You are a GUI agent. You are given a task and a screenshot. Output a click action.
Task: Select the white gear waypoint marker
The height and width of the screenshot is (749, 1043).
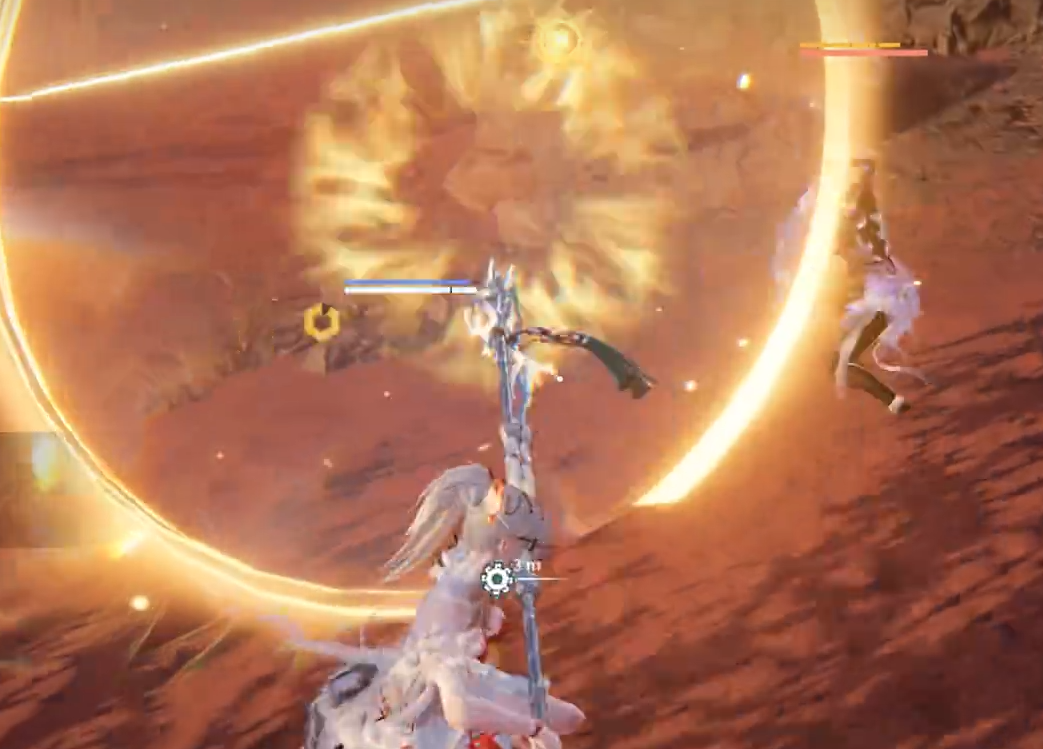[497, 578]
